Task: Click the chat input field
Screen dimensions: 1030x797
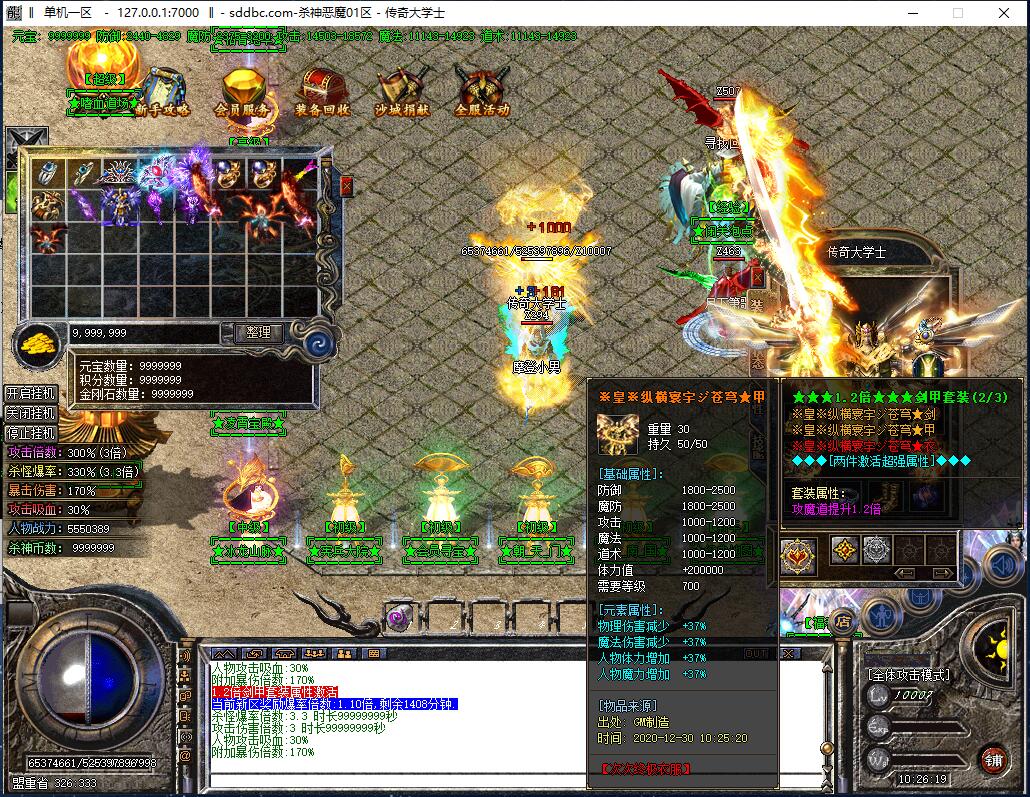Action: click(400, 780)
